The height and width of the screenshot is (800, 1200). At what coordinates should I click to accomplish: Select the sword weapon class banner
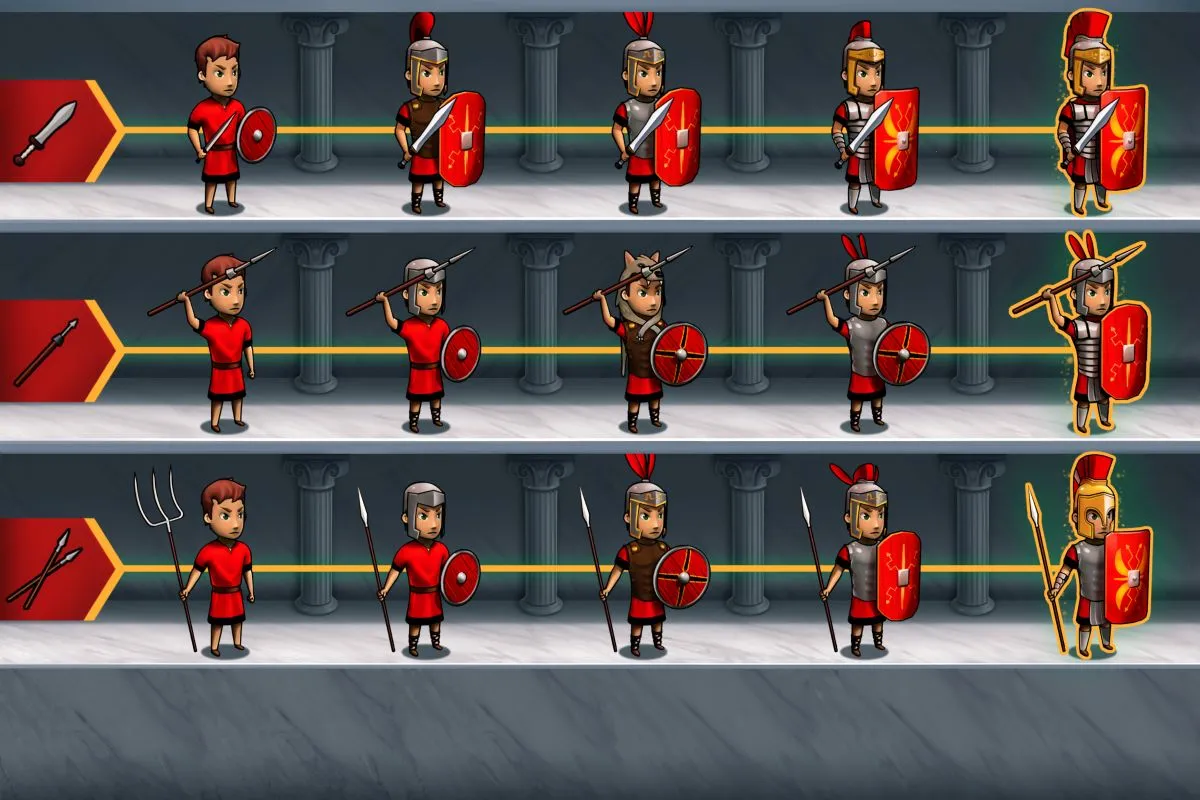(50, 131)
